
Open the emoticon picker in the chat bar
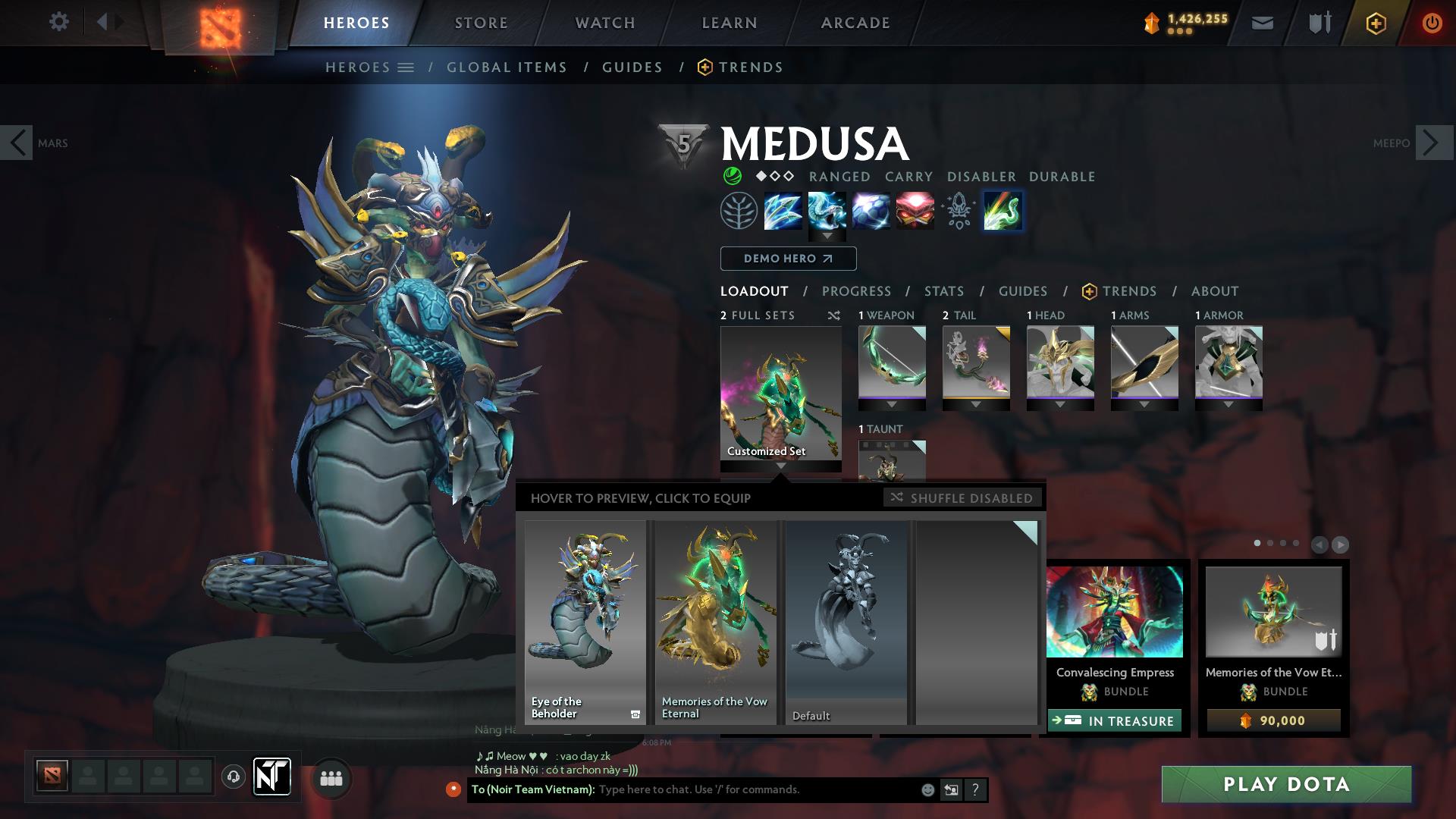pos(927,789)
